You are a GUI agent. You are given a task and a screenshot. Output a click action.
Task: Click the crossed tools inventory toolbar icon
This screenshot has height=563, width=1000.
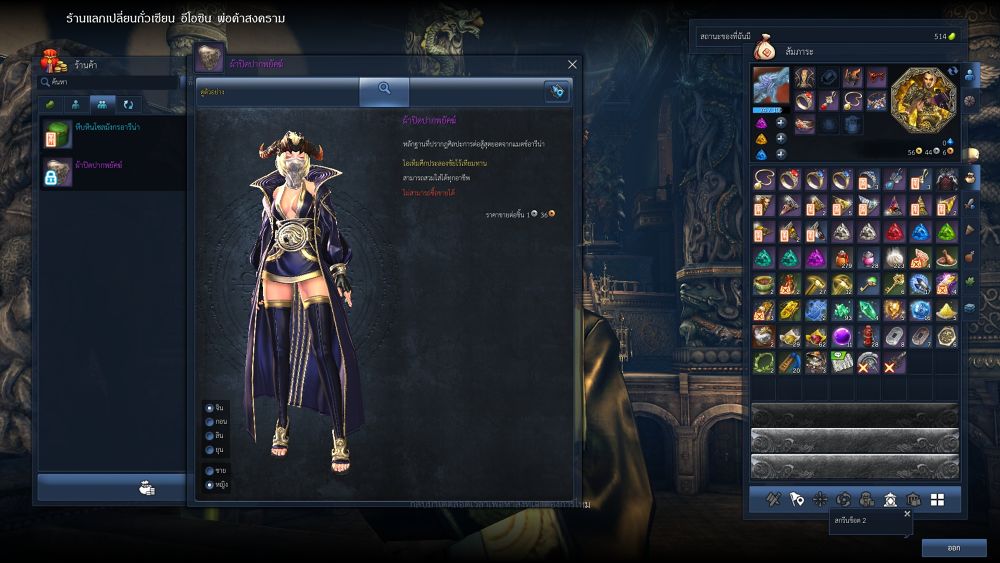click(773, 499)
